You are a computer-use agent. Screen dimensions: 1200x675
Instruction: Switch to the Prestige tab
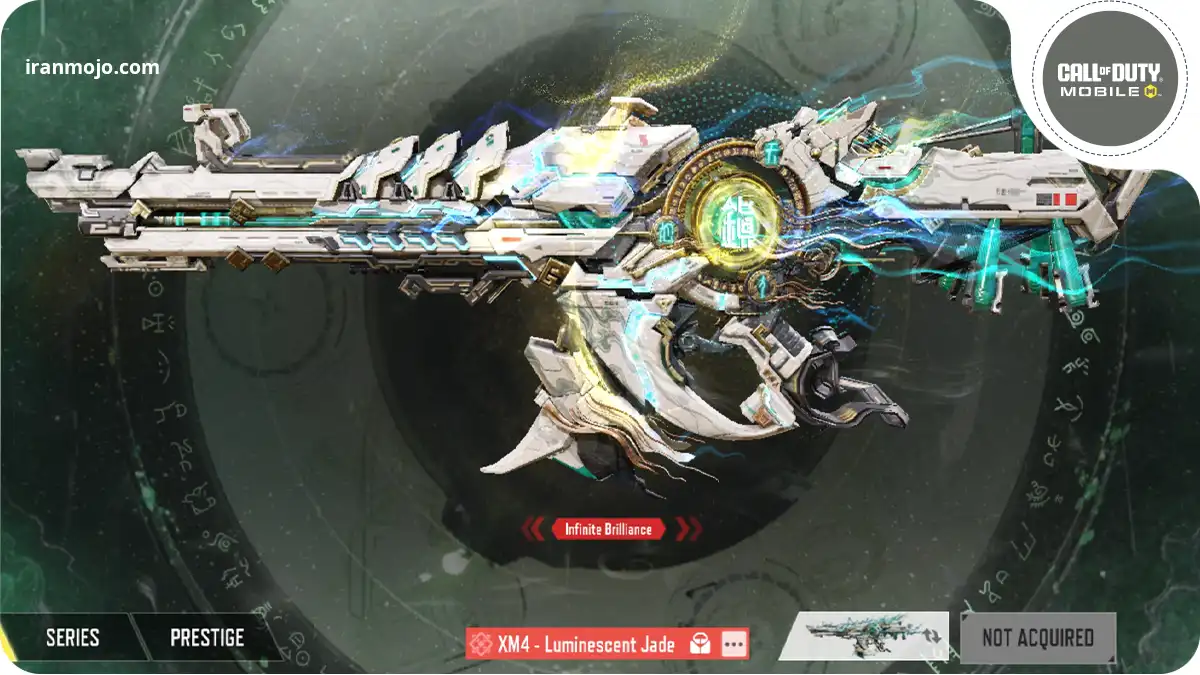click(x=207, y=637)
